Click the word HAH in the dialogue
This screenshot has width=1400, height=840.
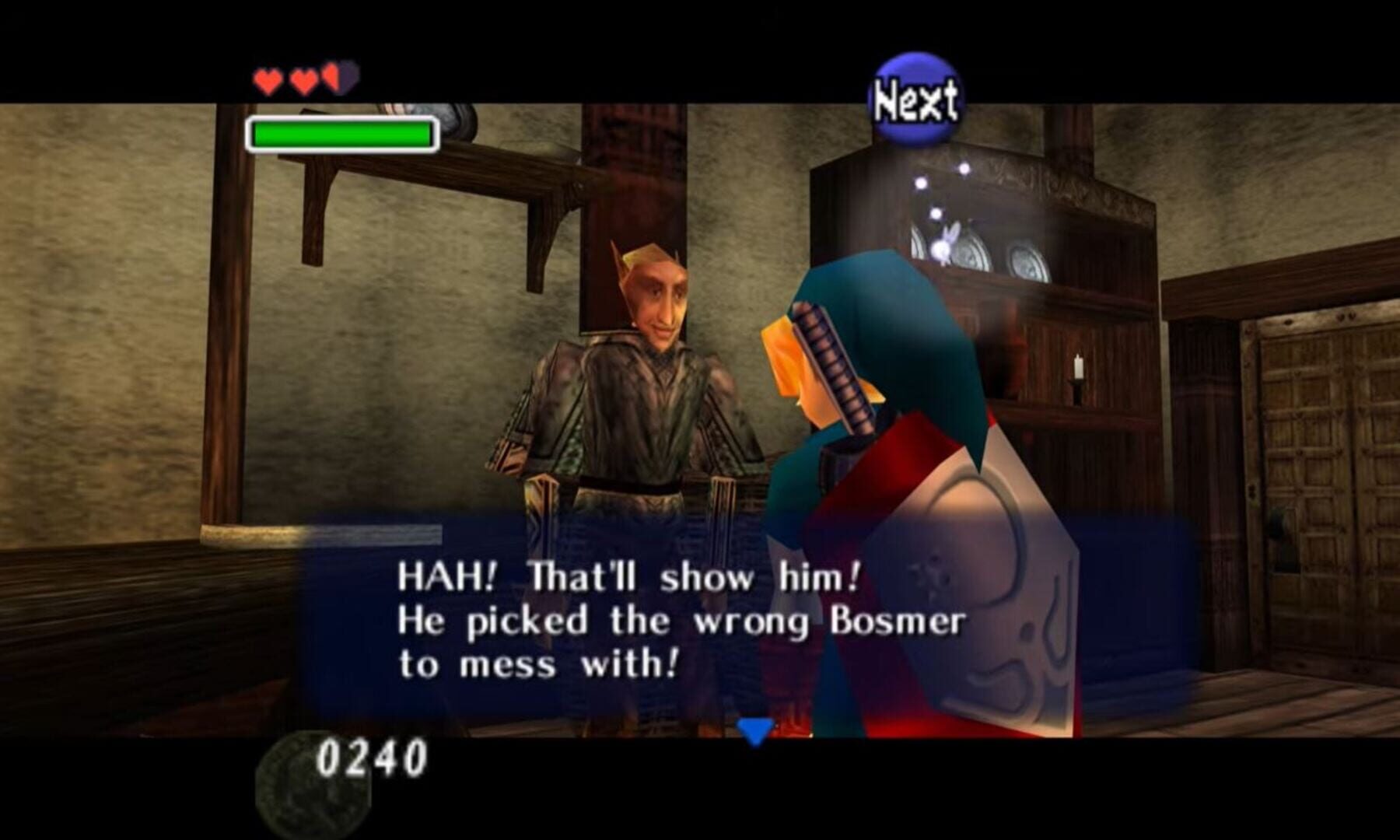[440, 577]
